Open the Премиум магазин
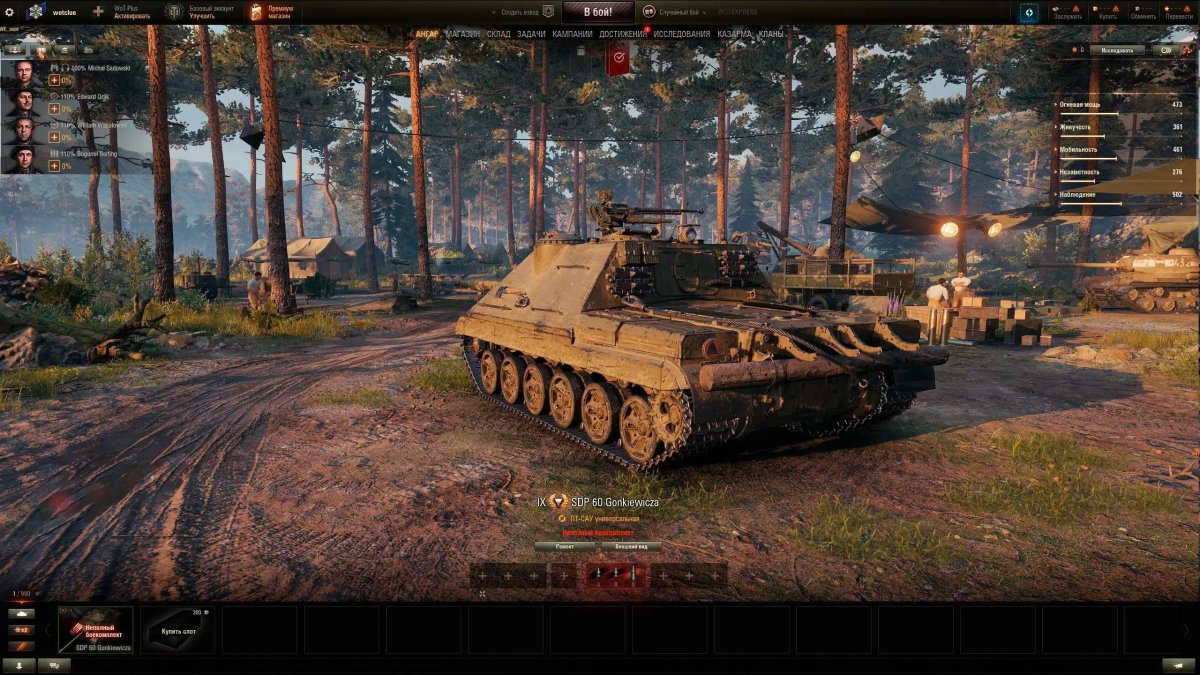This screenshot has height=675, width=1200. pos(271,12)
